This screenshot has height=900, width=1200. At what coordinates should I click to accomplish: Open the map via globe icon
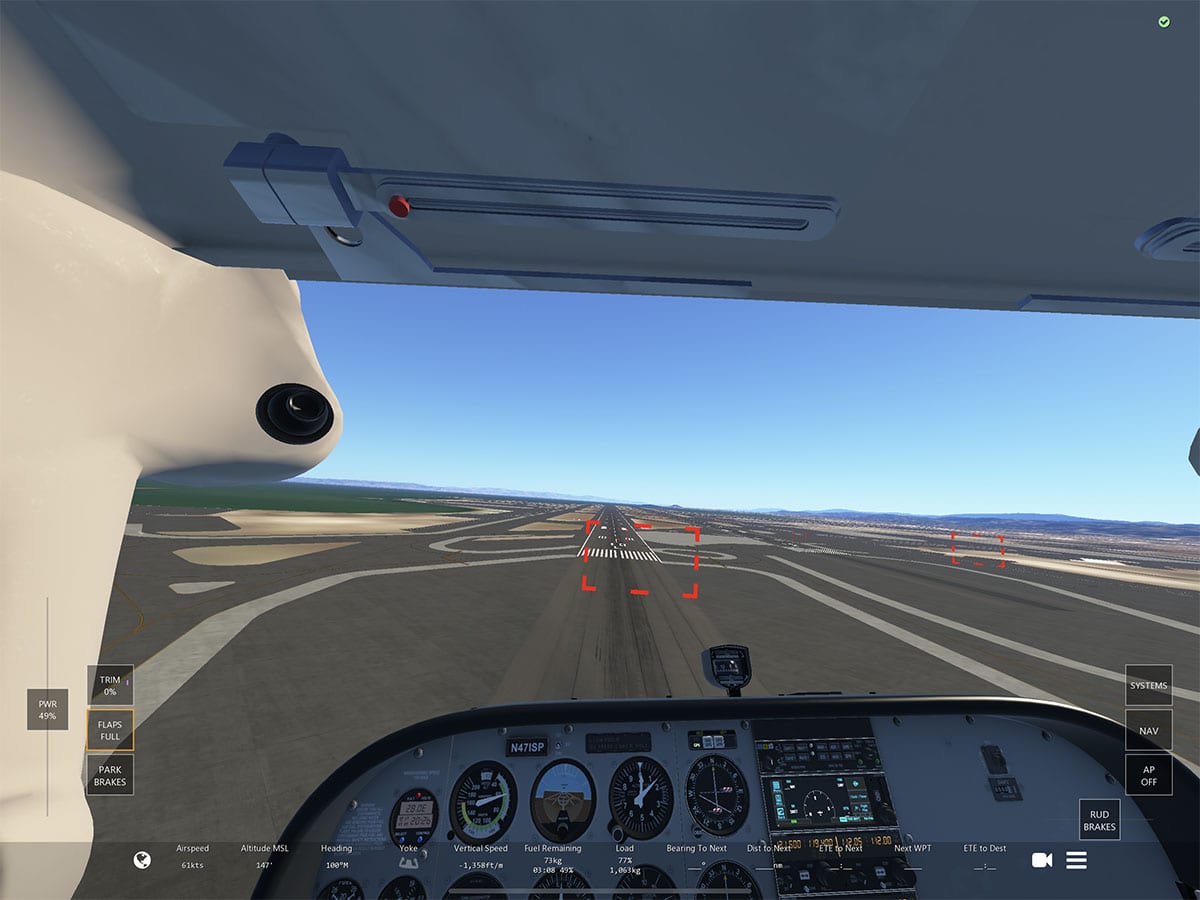(x=142, y=860)
